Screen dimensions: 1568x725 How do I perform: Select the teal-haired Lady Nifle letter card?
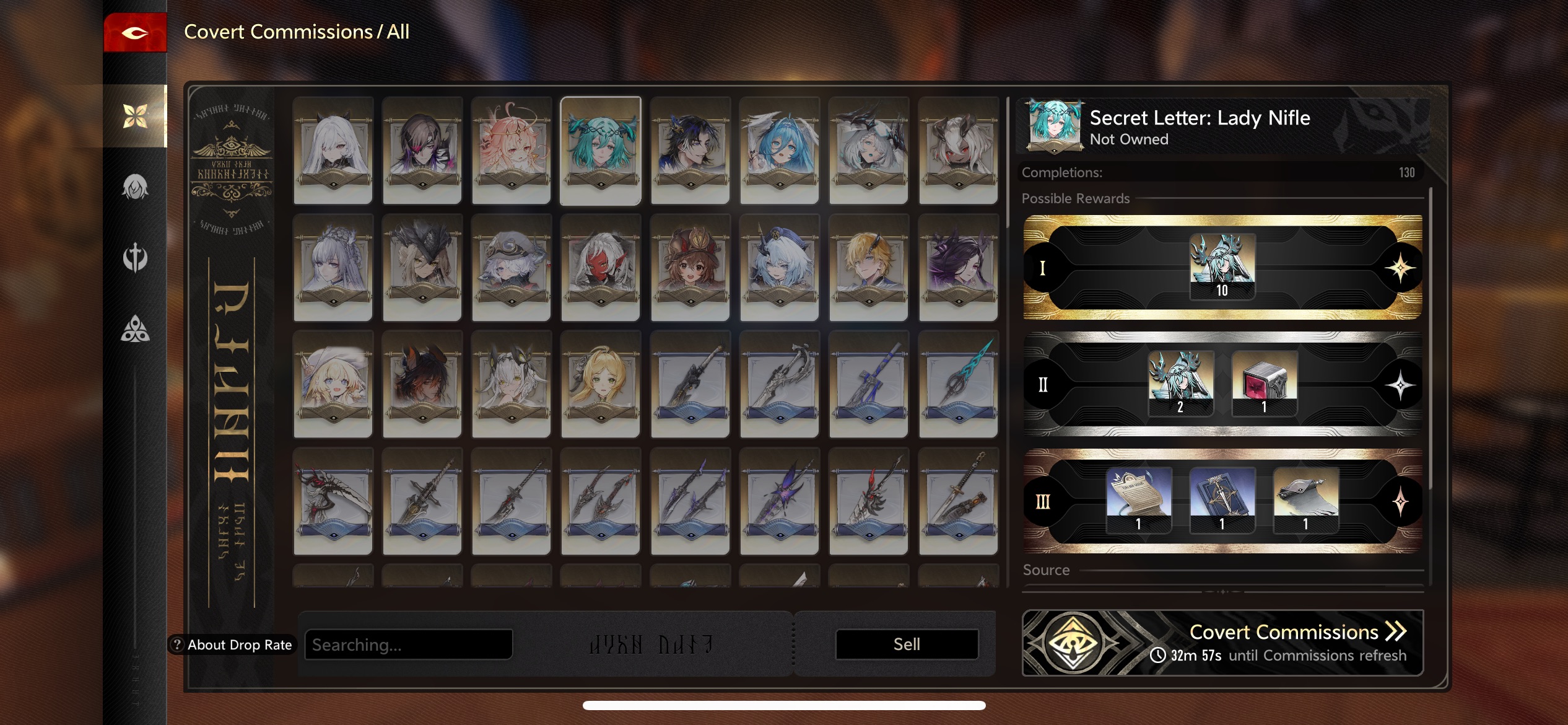click(600, 151)
